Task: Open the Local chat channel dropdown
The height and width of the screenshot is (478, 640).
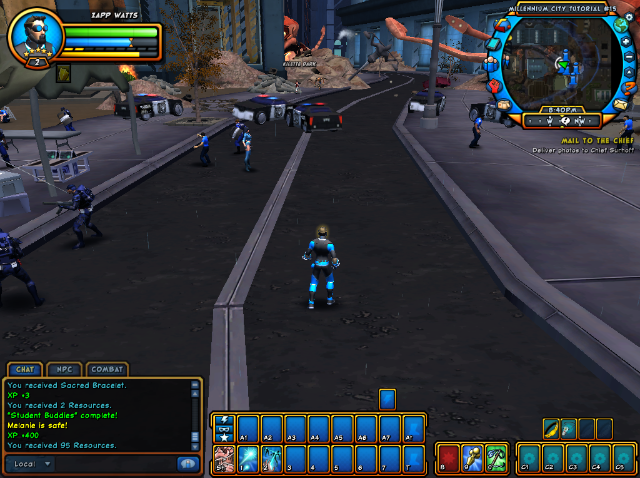Action: [x=31, y=464]
